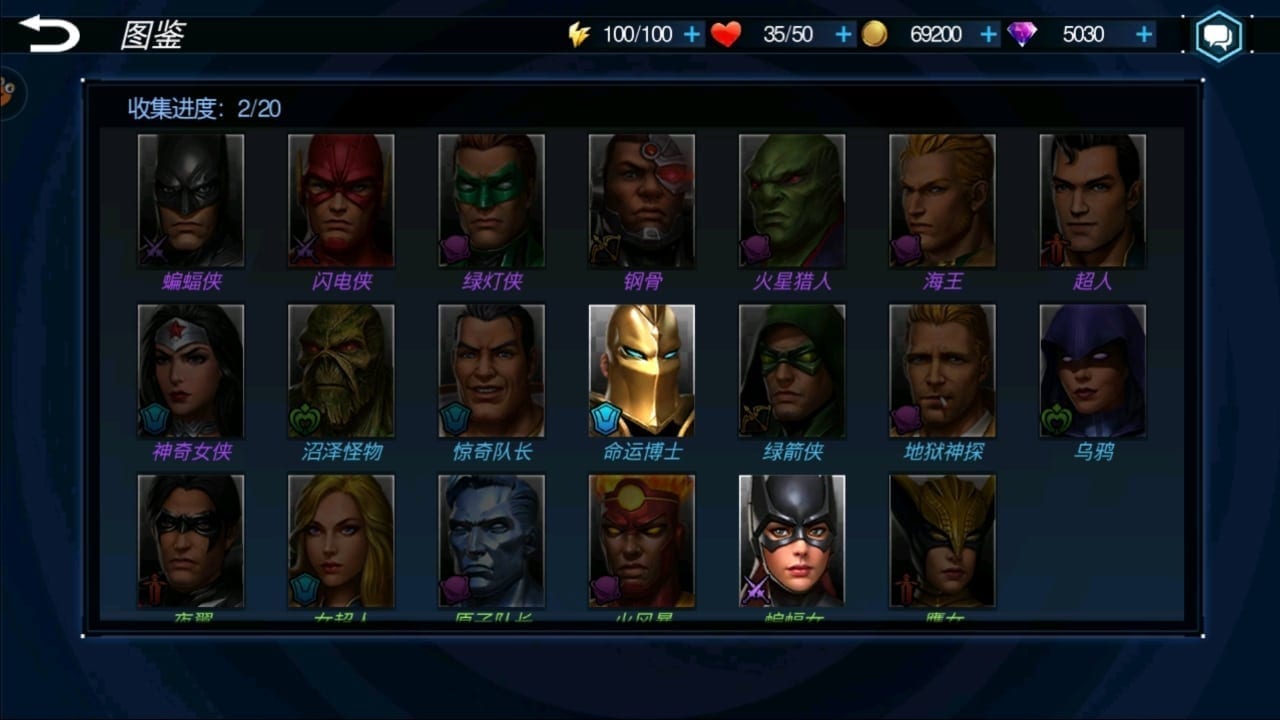The height and width of the screenshot is (720, 1280).
Task: Choose the 闪电侠 Flash portrait
Action: pos(341,201)
